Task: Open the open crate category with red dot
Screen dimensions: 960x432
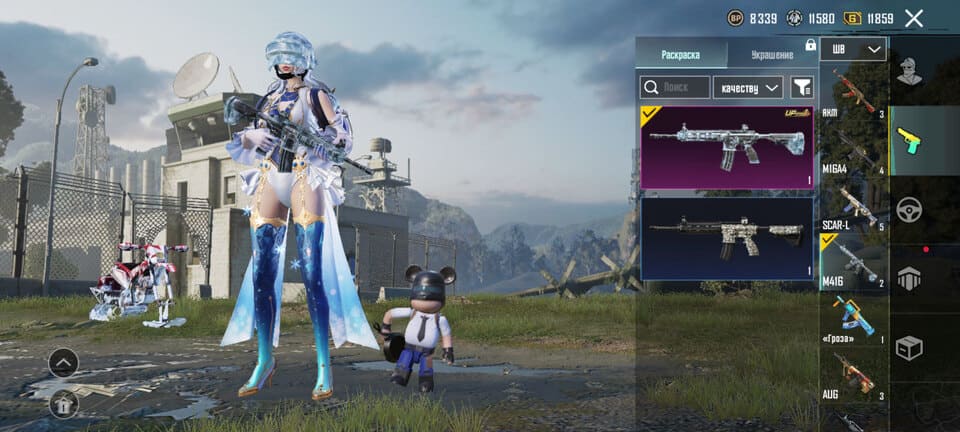Action: (x=909, y=280)
